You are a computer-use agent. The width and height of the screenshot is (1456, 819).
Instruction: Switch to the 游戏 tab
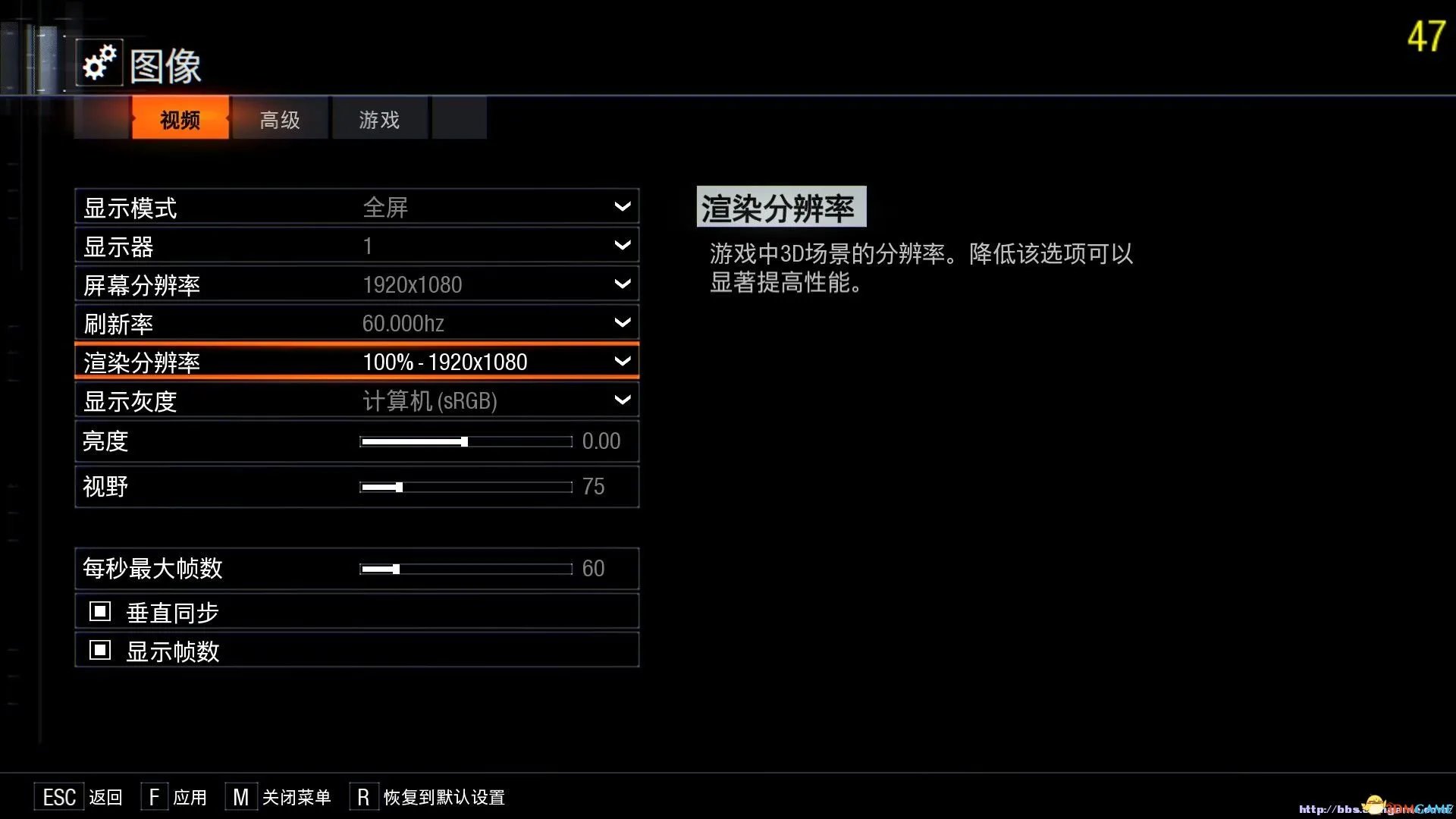[378, 118]
